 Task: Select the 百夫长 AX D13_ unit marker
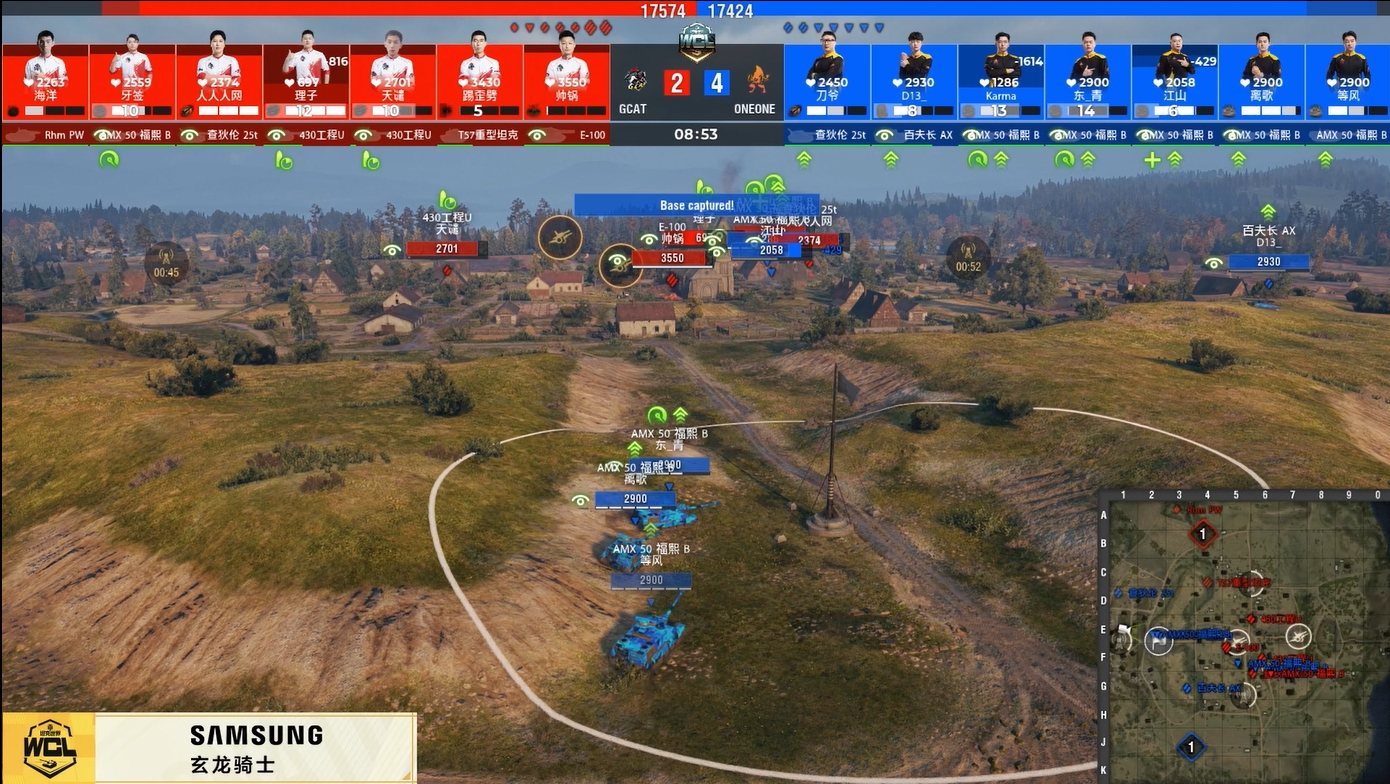pos(1268,262)
